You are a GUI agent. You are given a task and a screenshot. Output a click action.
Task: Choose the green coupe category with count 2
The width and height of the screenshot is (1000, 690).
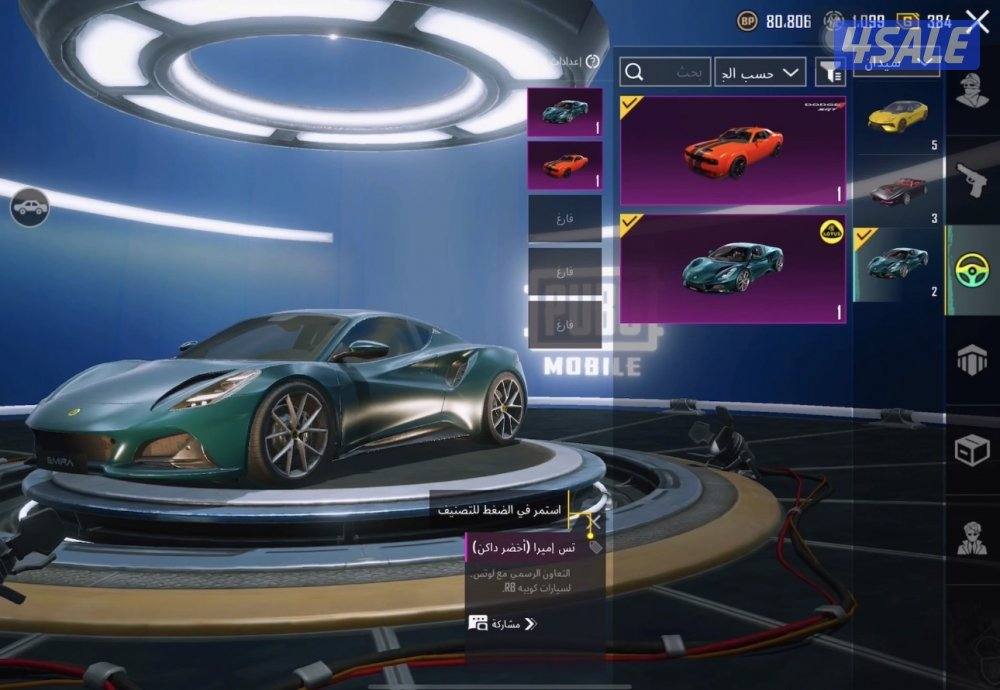coord(897,264)
